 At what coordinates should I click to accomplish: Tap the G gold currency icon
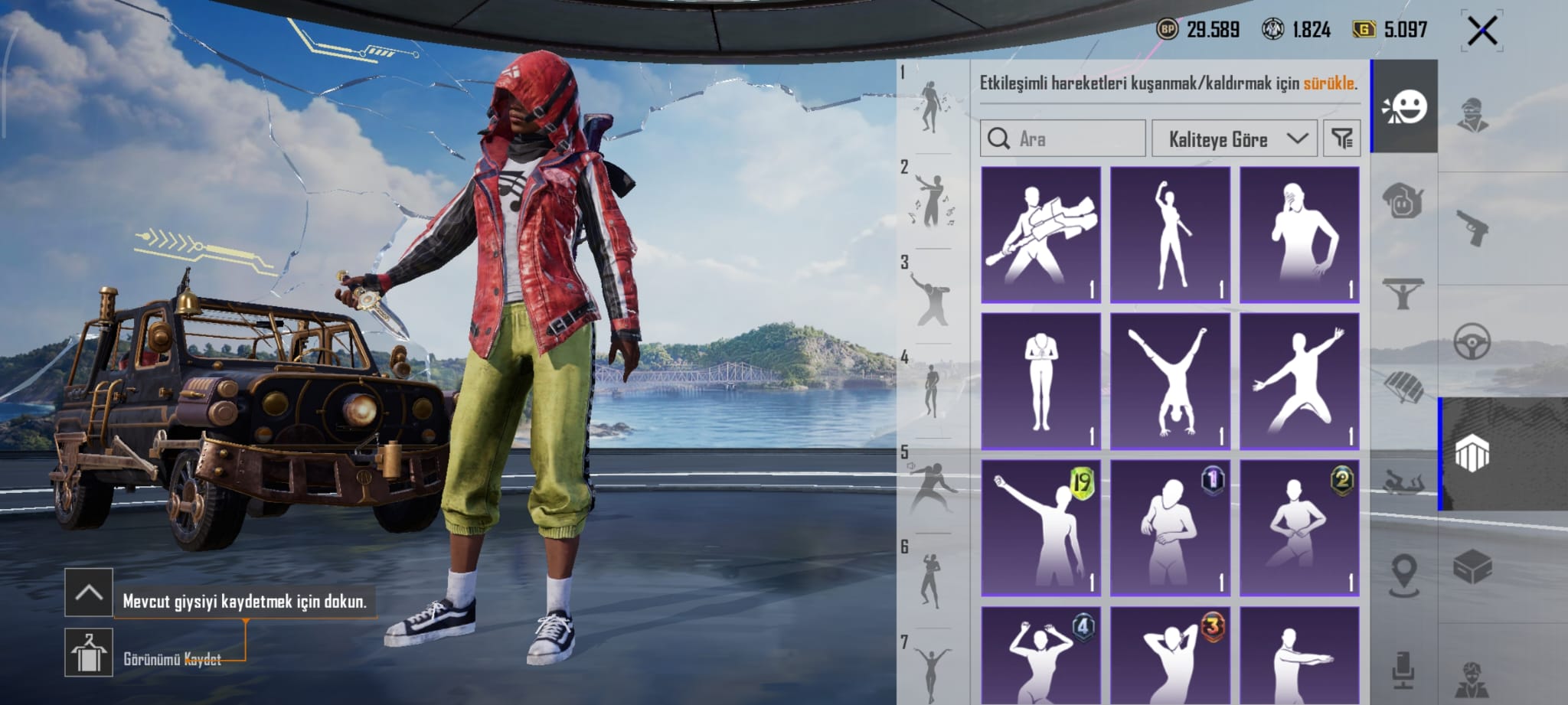1364,30
